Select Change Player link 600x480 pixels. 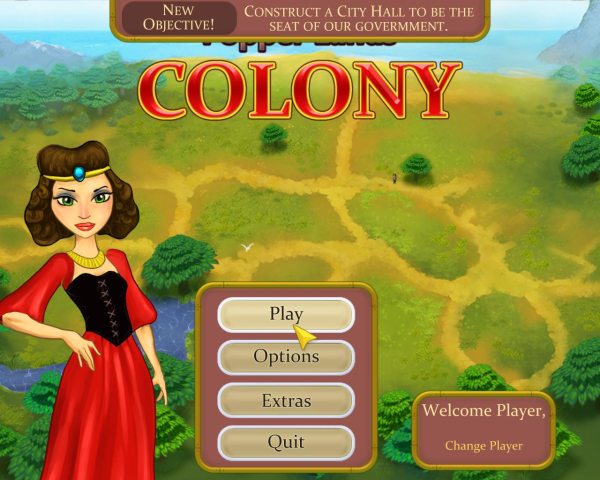(484, 446)
